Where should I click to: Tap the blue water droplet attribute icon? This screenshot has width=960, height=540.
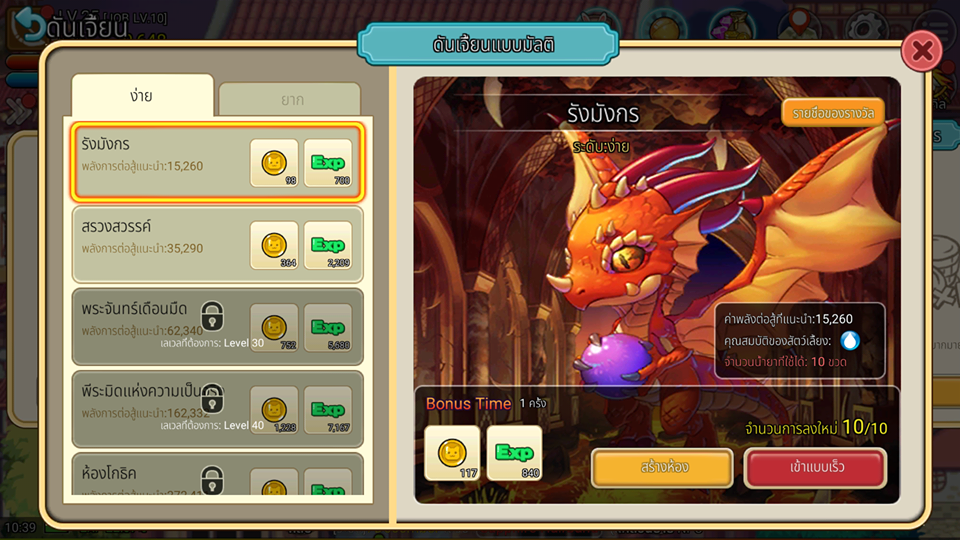(x=850, y=340)
